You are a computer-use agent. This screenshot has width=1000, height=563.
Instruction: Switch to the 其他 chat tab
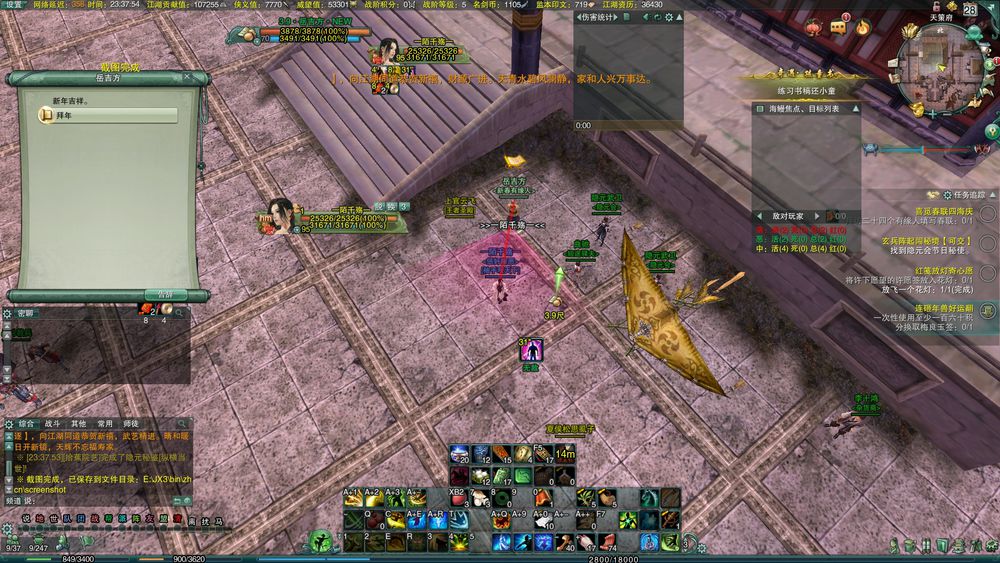tap(78, 423)
